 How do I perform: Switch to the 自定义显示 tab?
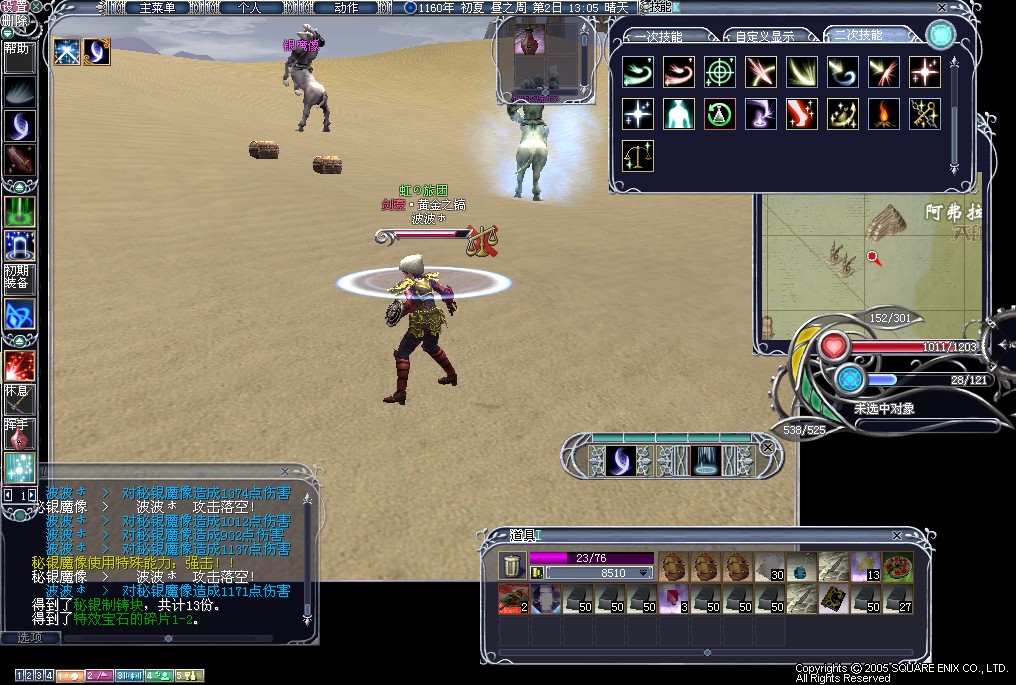765,36
